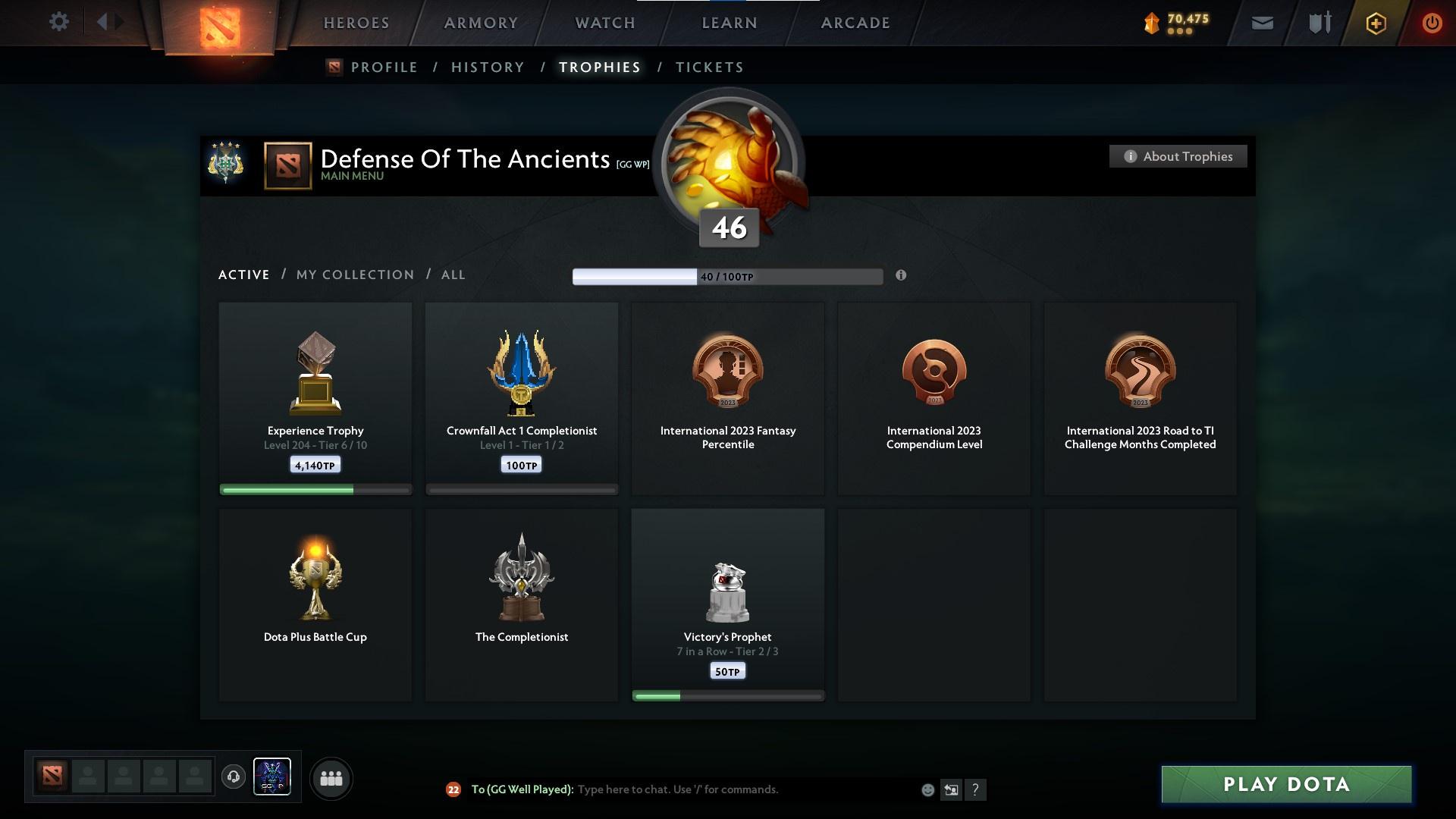The width and height of the screenshot is (1456, 819).
Task: Select the Experience Trophy card
Action: pos(315,398)
